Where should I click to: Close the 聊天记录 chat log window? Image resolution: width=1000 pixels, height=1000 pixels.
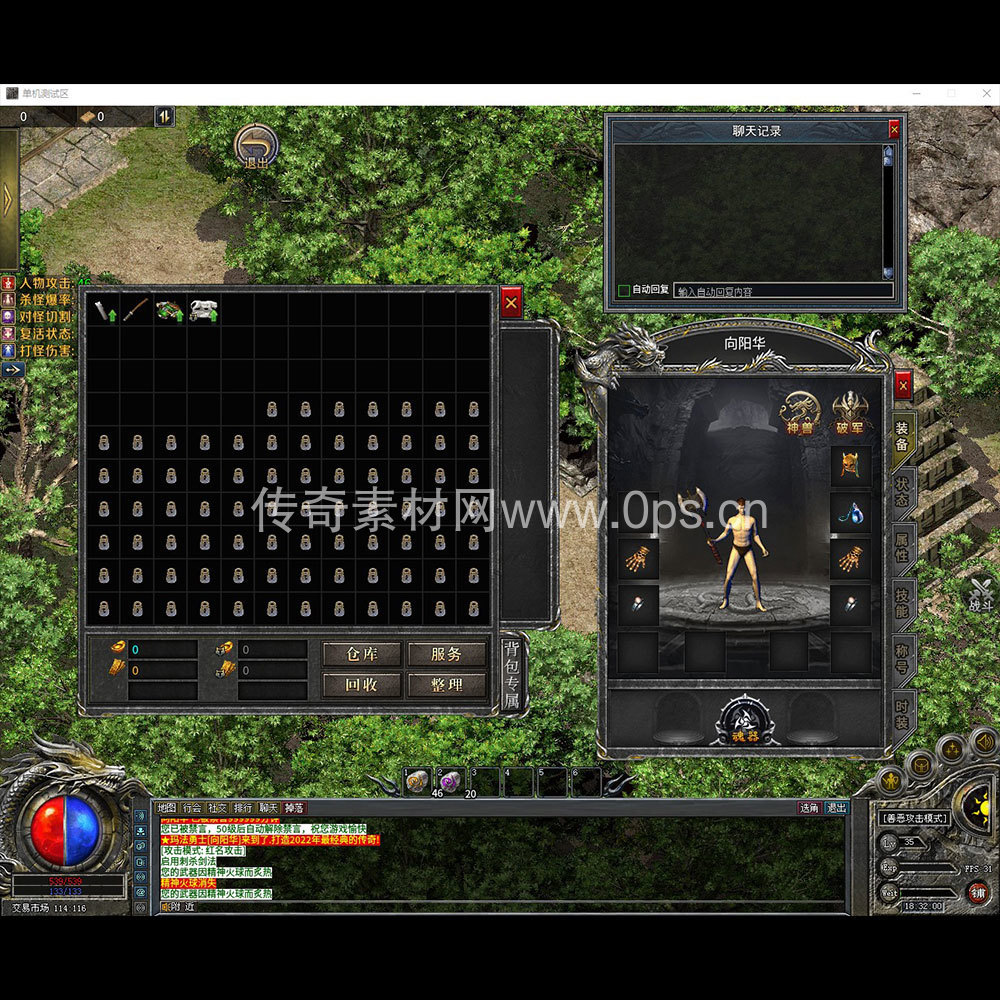tap(894, 130)
